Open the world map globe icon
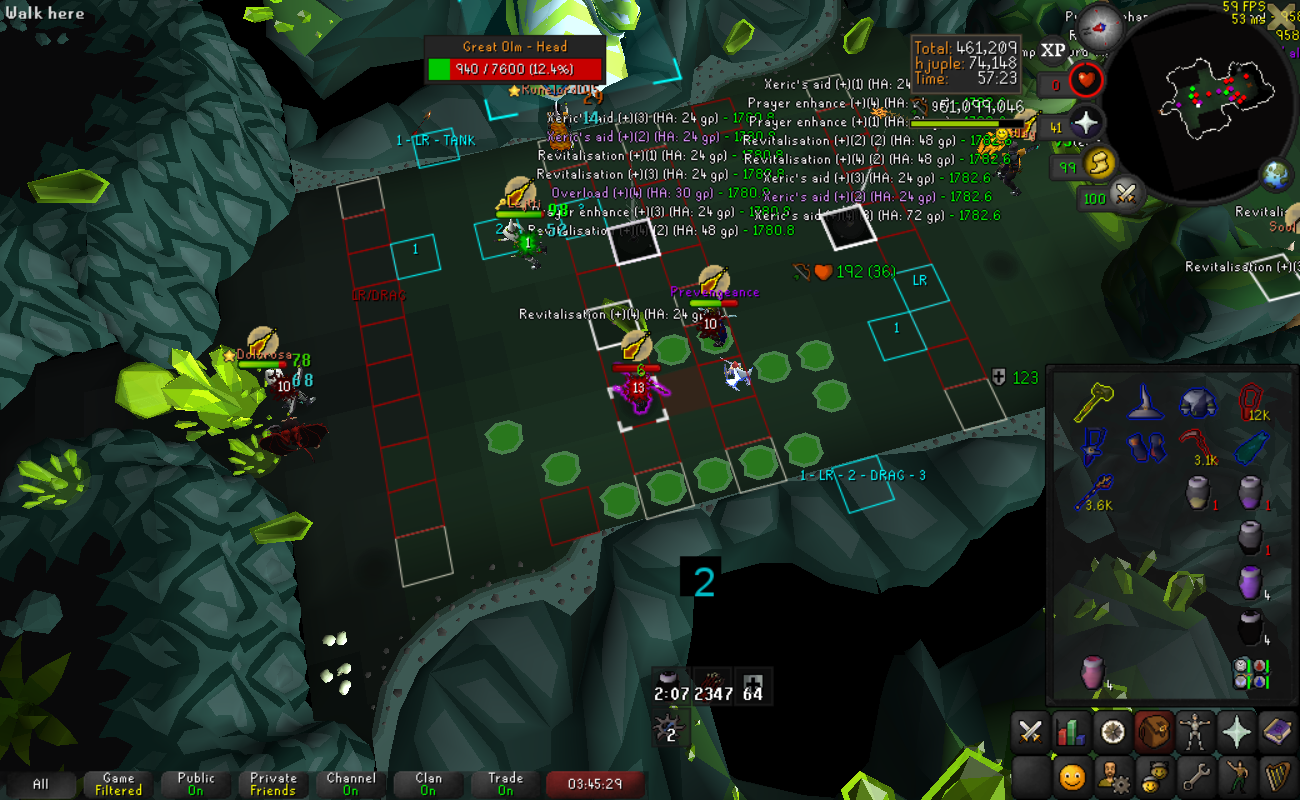 tap(1276, 175)
